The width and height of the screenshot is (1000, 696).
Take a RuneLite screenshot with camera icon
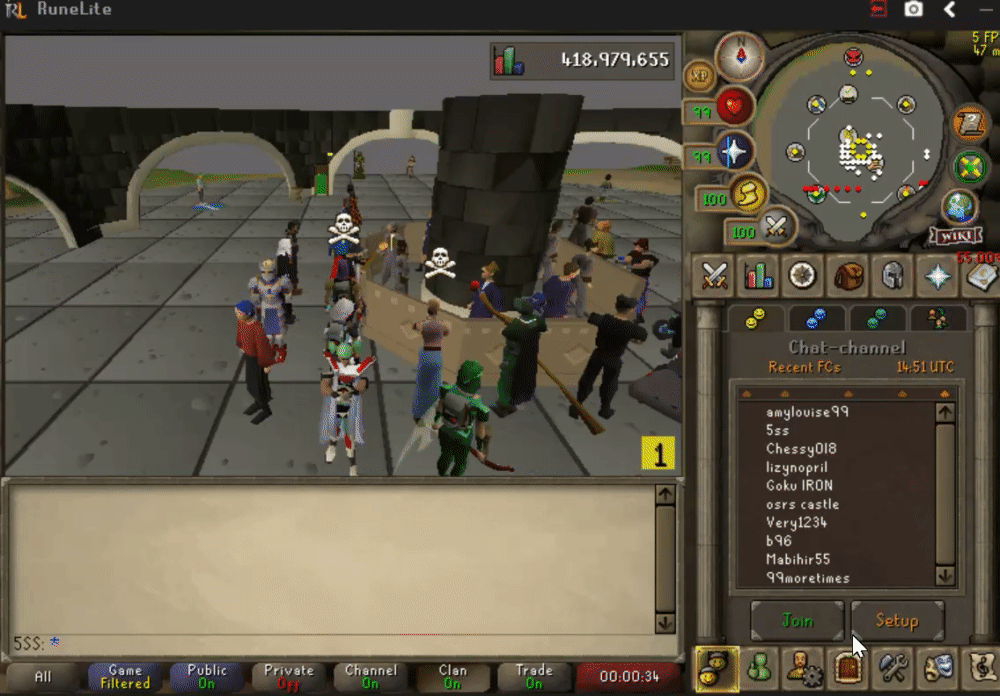point(913,10)
